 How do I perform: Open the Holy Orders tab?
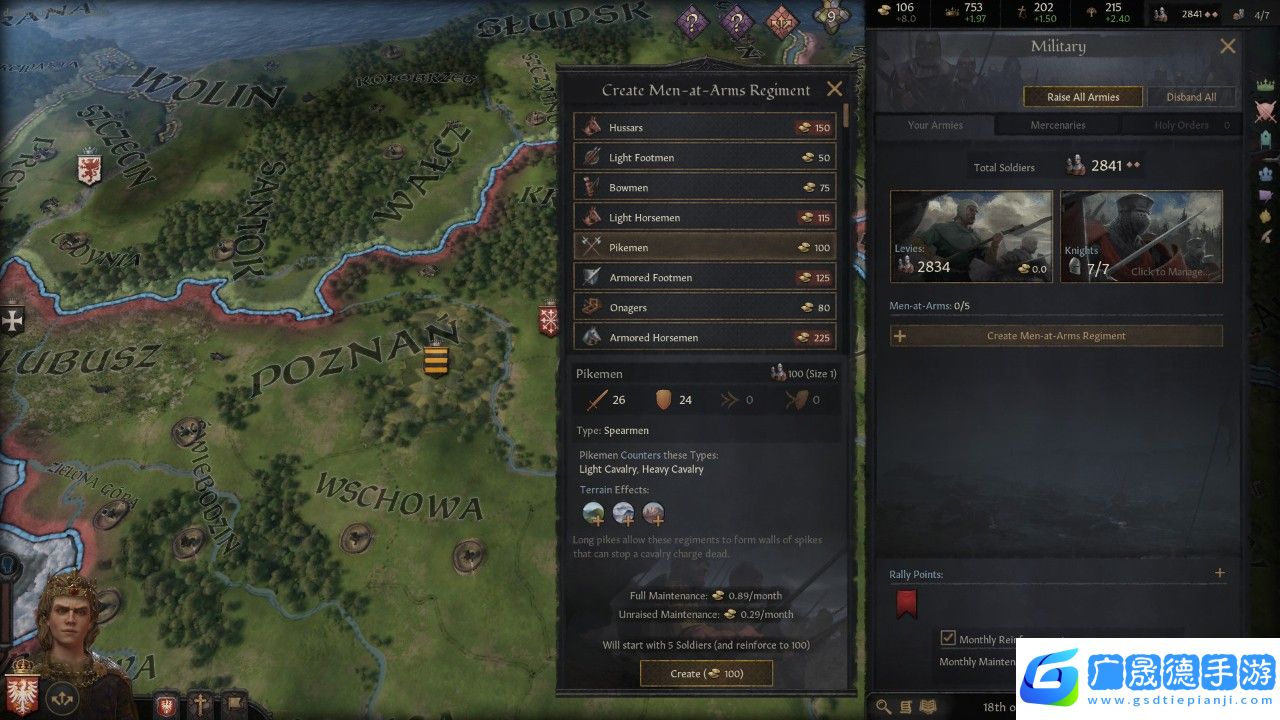1180,125
